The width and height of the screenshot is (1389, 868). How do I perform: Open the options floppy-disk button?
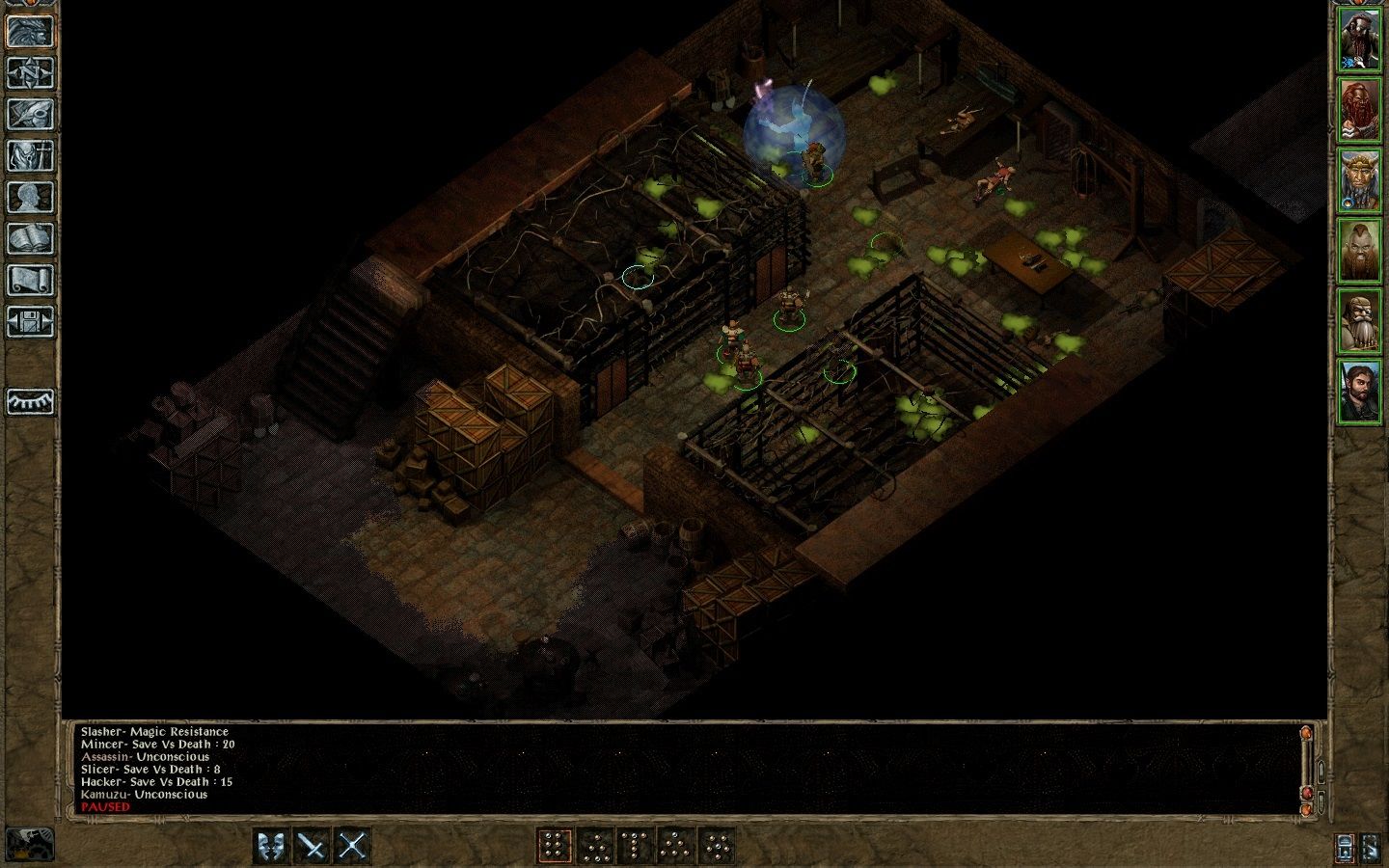(30, 321)
